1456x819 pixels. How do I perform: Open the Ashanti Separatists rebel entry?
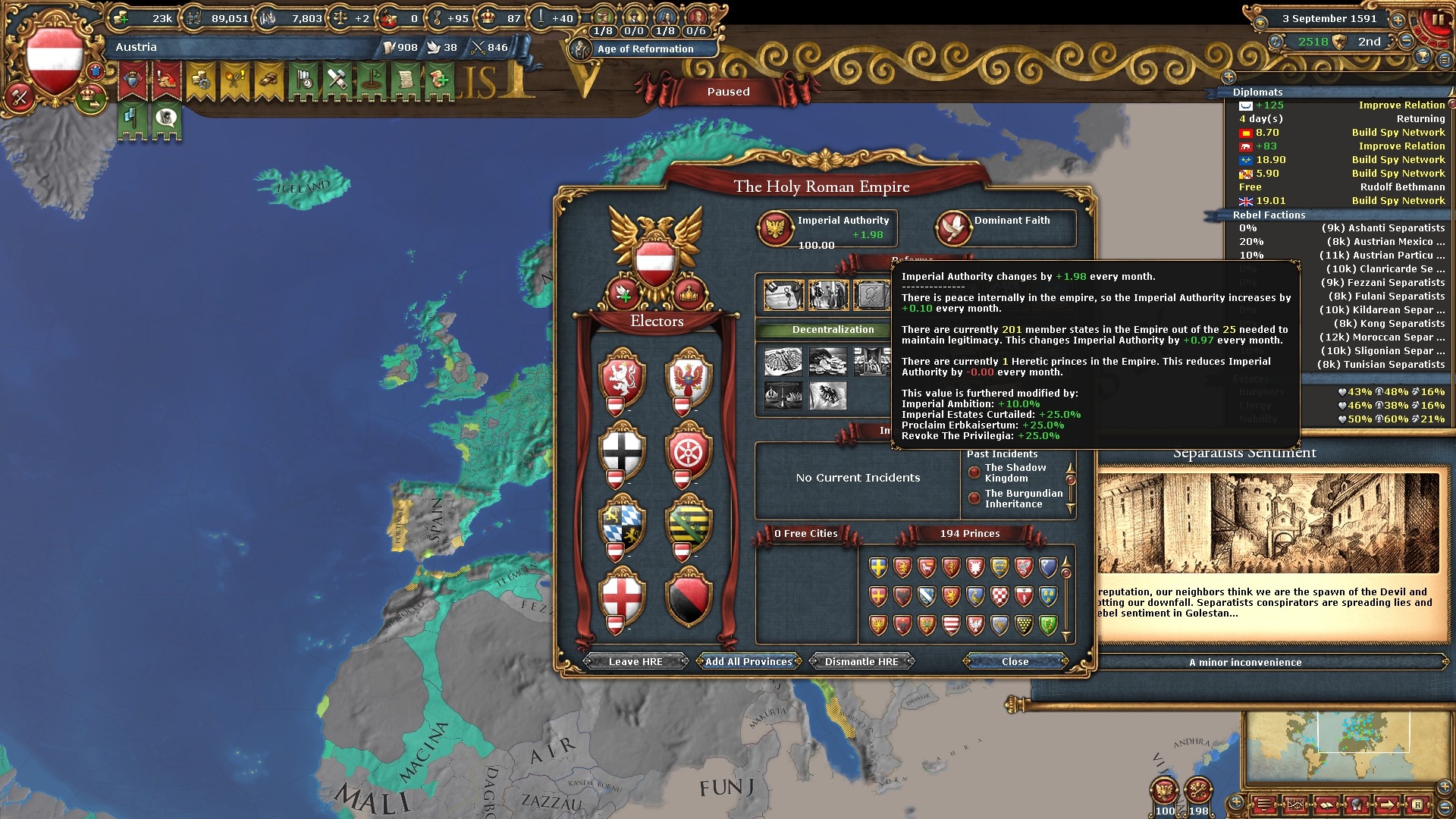[1382, 228]
